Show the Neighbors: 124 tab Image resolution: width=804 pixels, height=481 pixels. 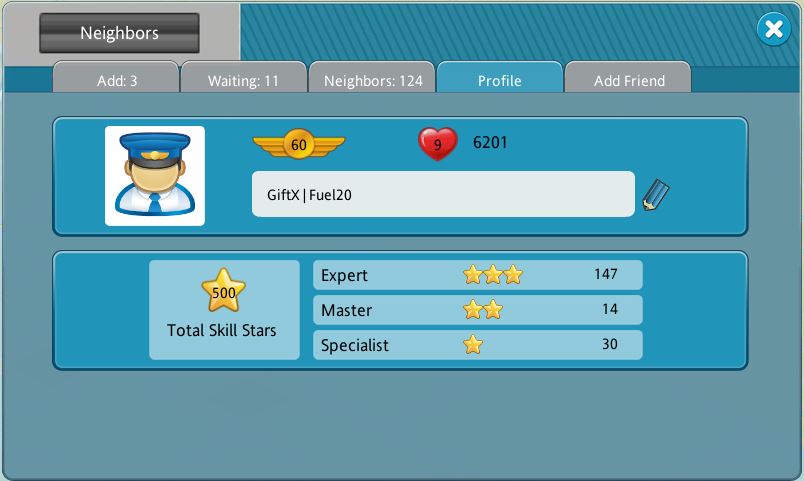373,81
